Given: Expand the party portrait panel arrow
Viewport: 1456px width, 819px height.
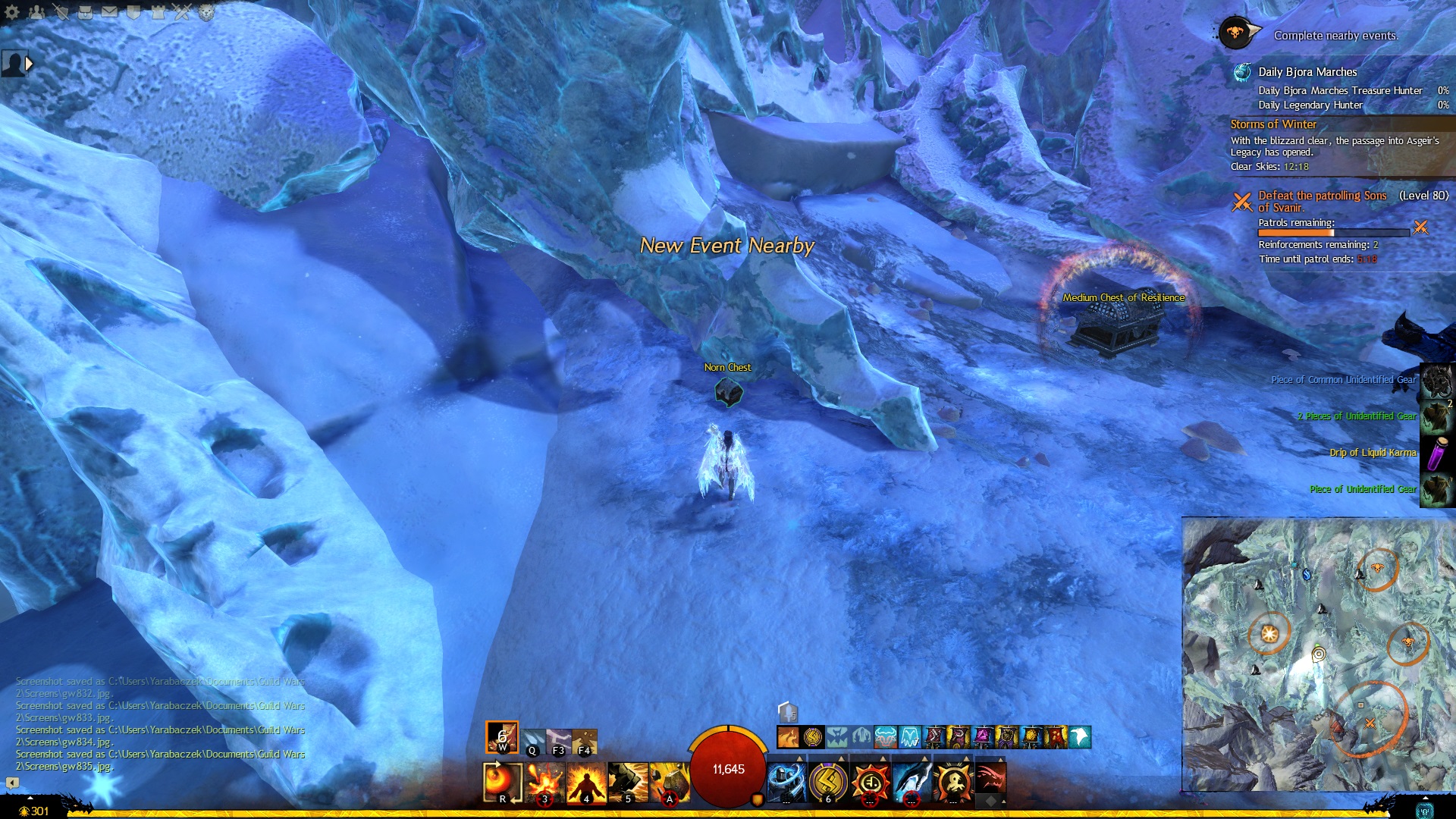Looking at the screenshot, I should pos(29,64).
